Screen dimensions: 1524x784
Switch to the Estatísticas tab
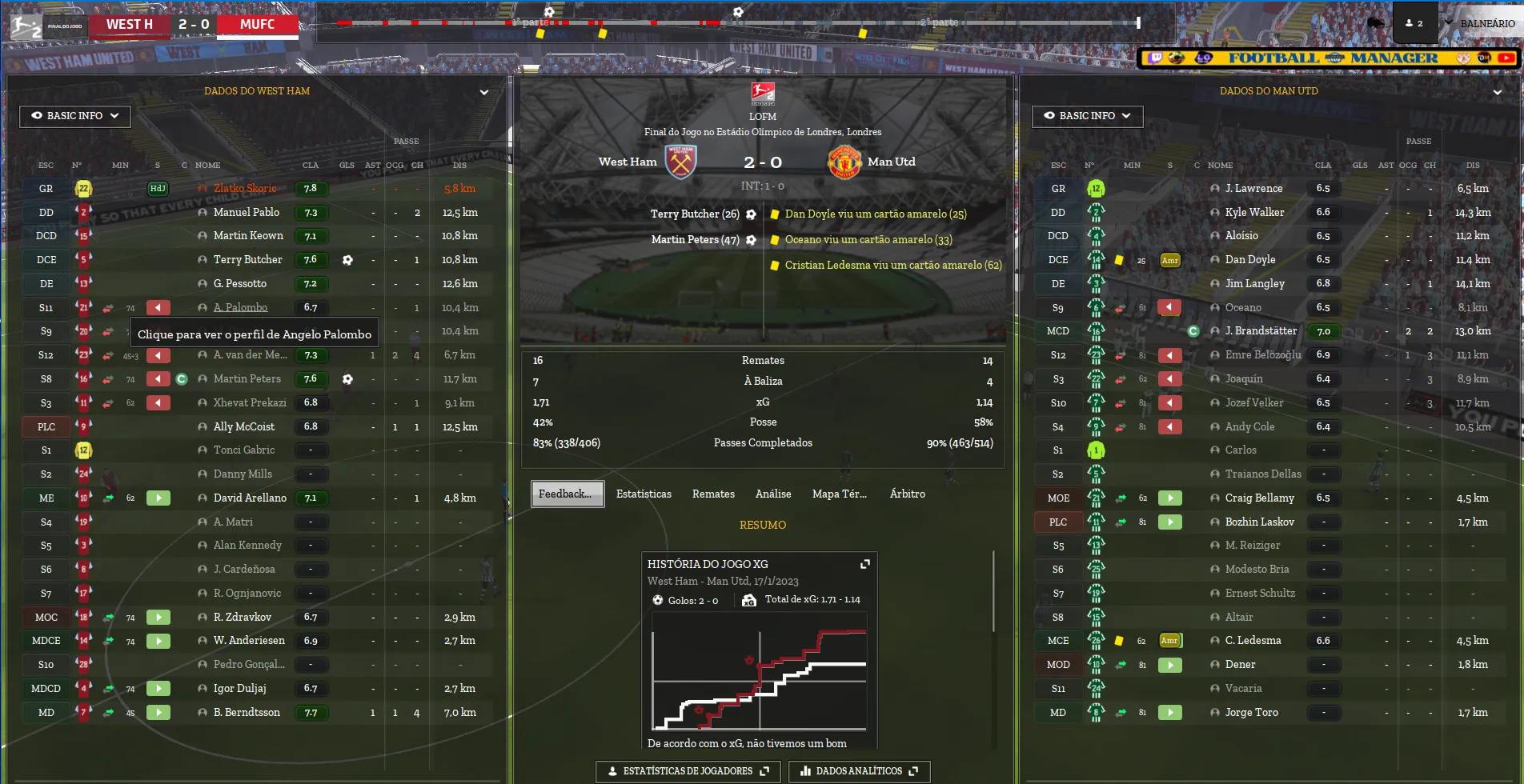pos(644,494)
